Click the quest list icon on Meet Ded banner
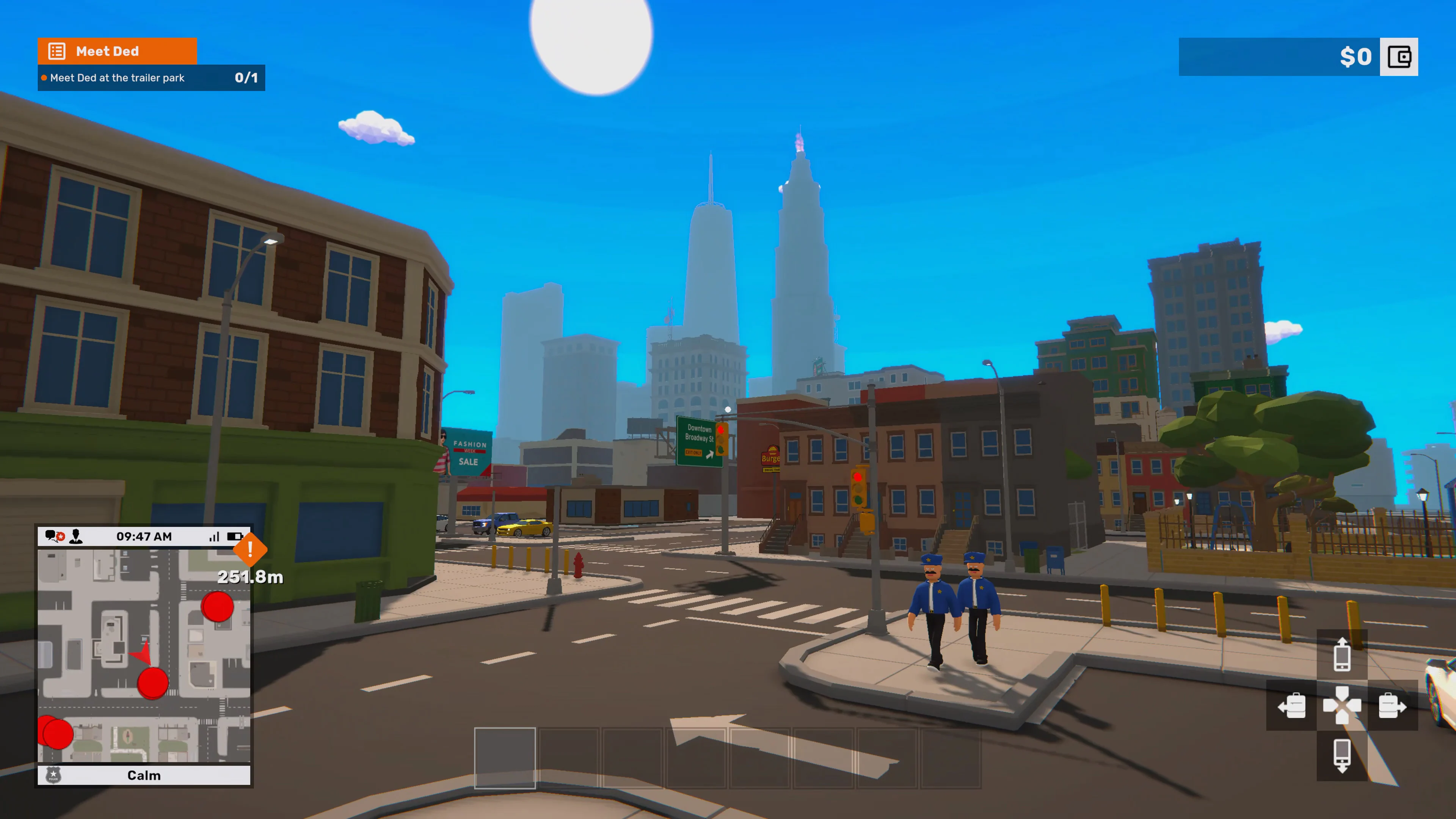The width and height of the screenshot is (1456, 819). (x=57, y=51)
